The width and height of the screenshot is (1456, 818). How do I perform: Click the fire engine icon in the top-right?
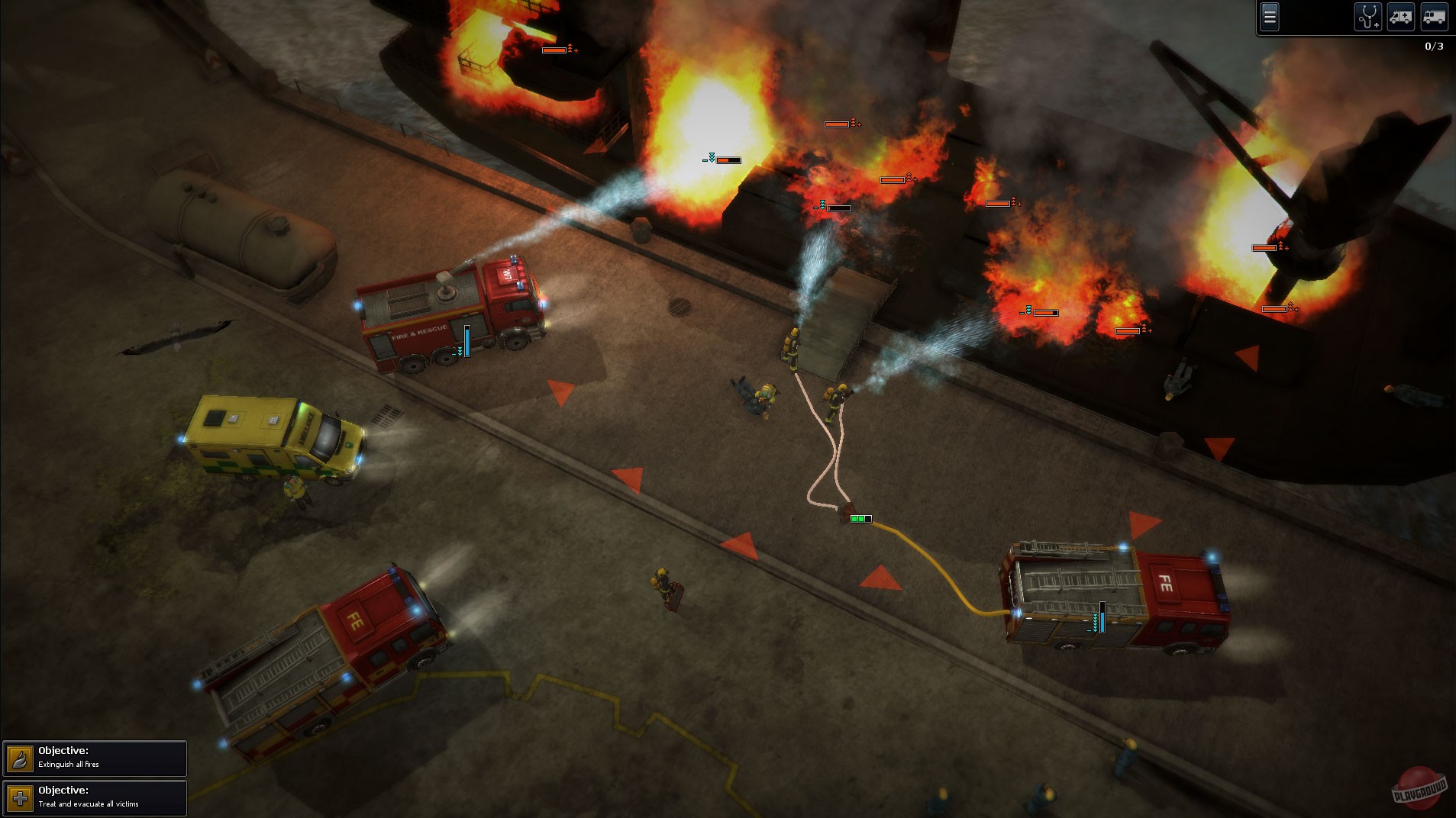coord(1433,18)
